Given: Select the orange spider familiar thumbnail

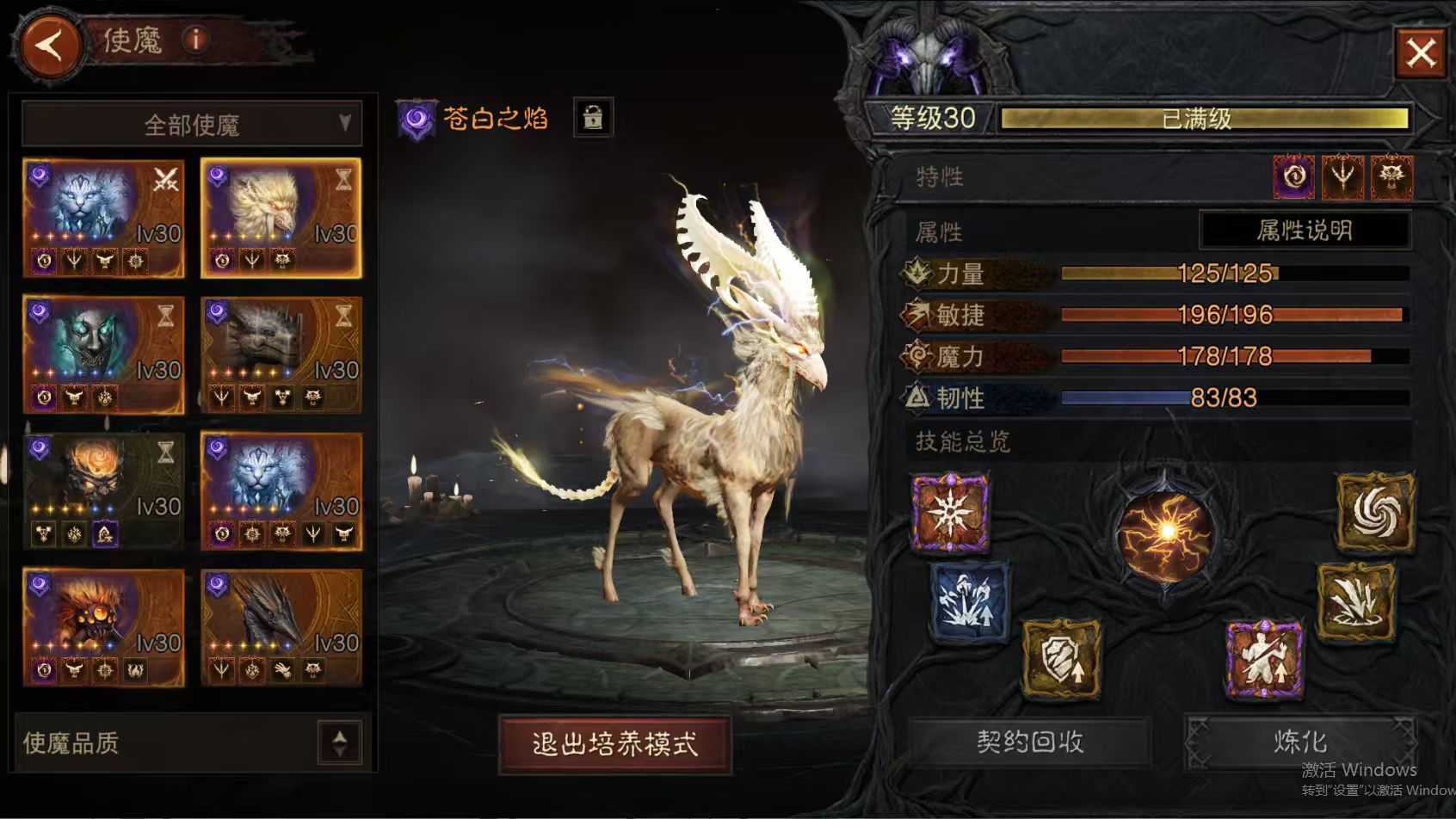Looking at the screenshot, I should pos(103,627).
